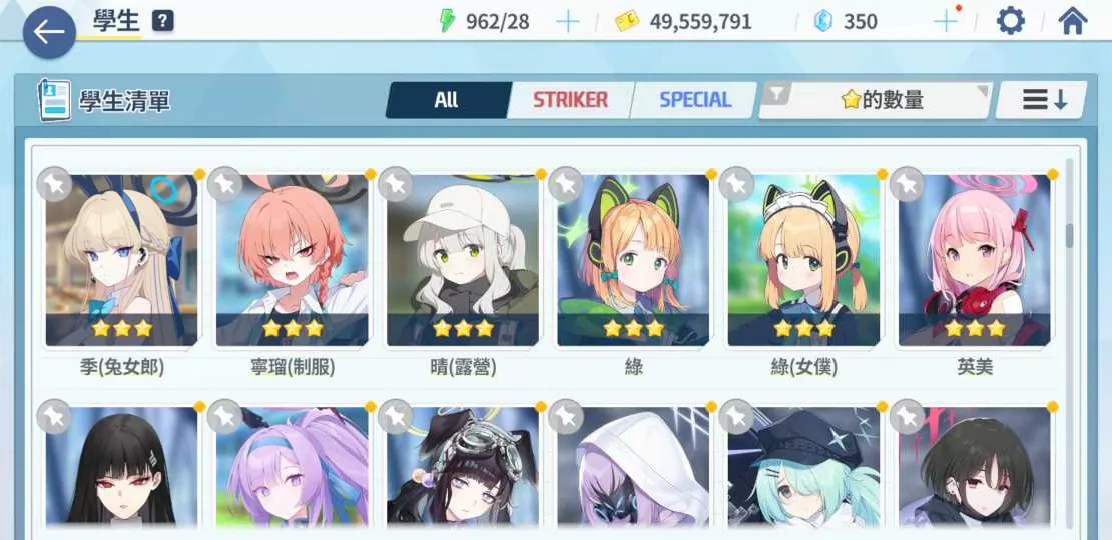
Task: Open the settings gear icon
Action: coord(1011,21)
